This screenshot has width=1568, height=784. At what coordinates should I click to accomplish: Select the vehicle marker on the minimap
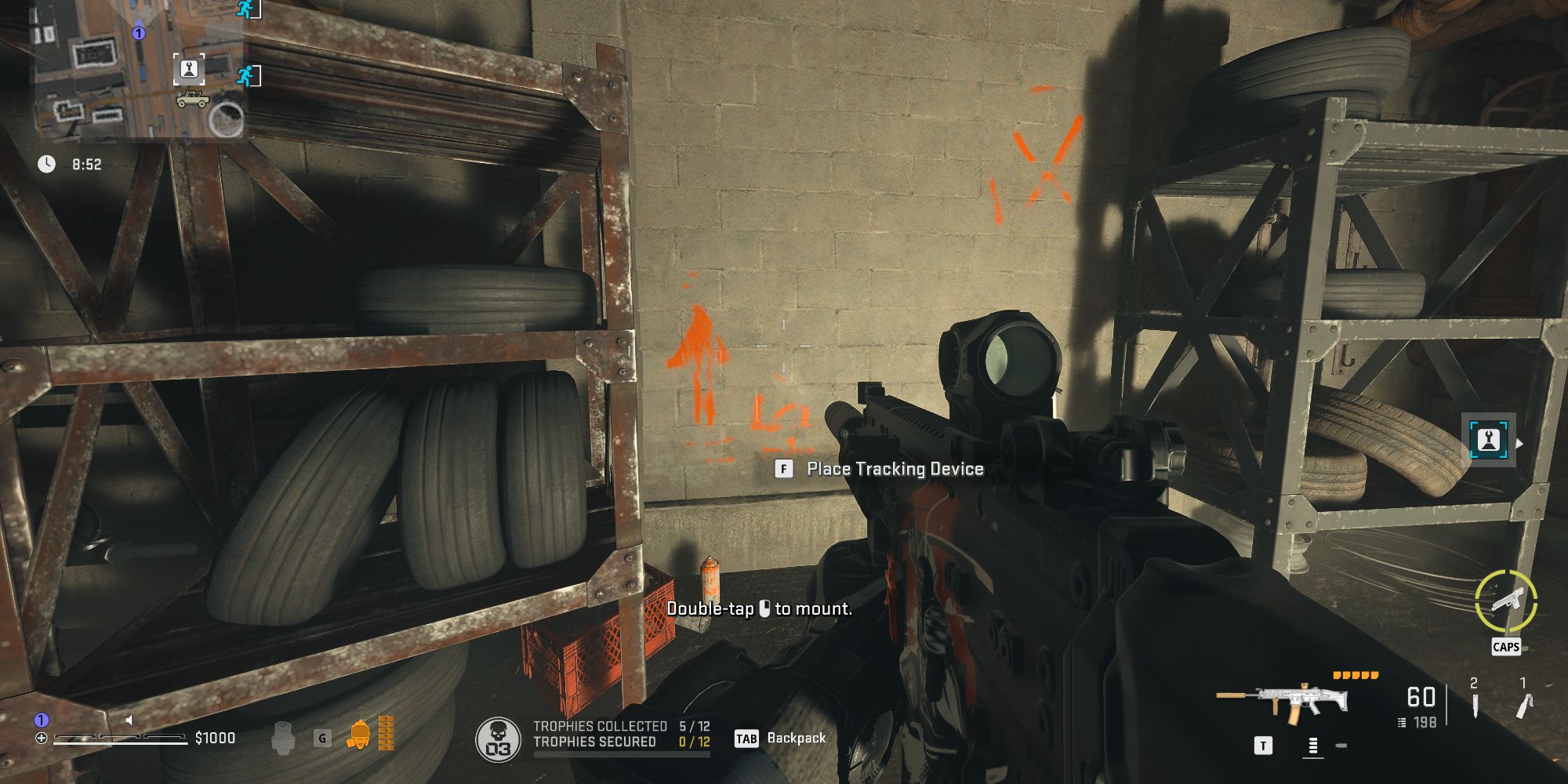(x=192, y=100)
